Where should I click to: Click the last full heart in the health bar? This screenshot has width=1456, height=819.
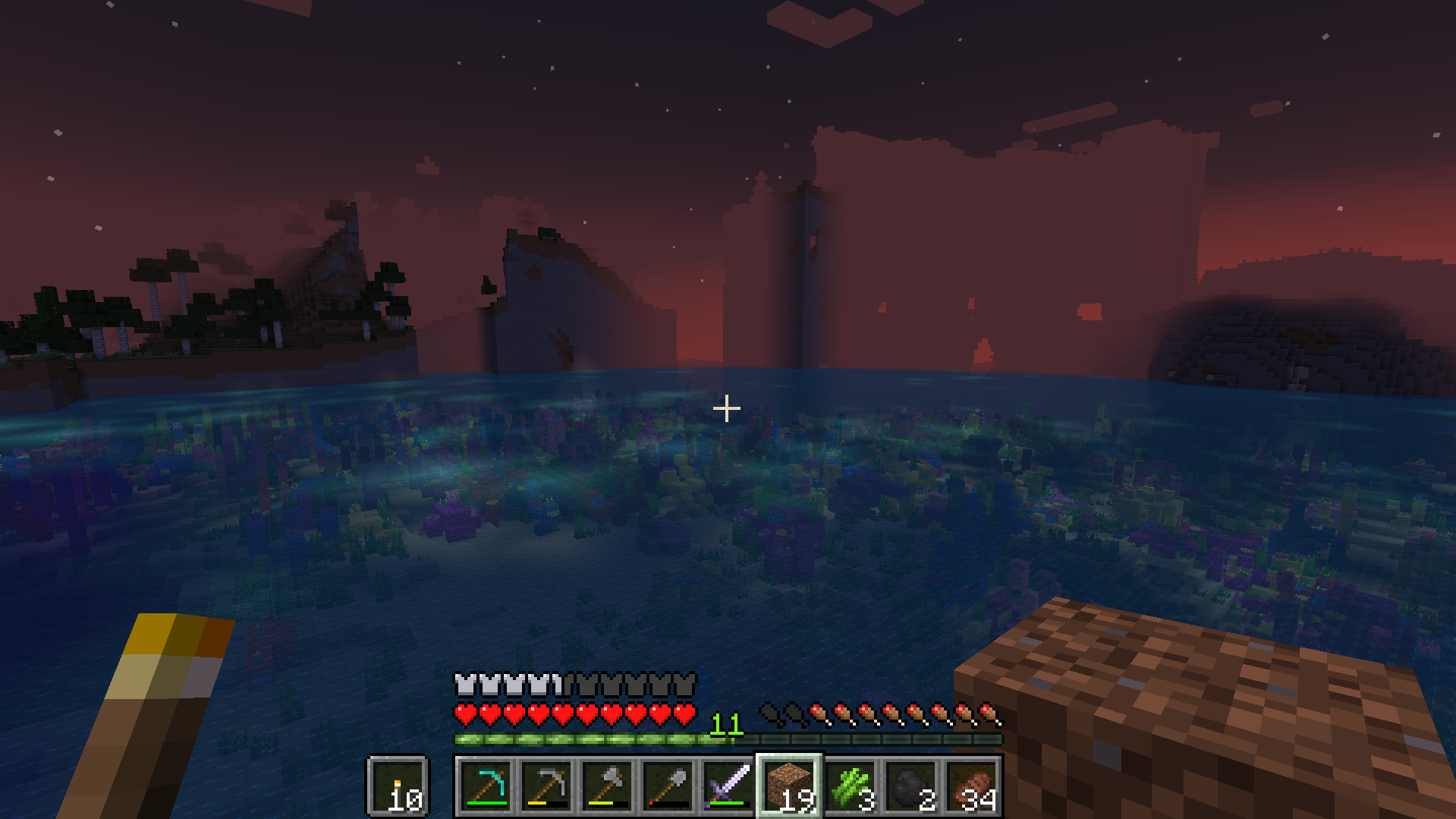(x=687, y=713)
